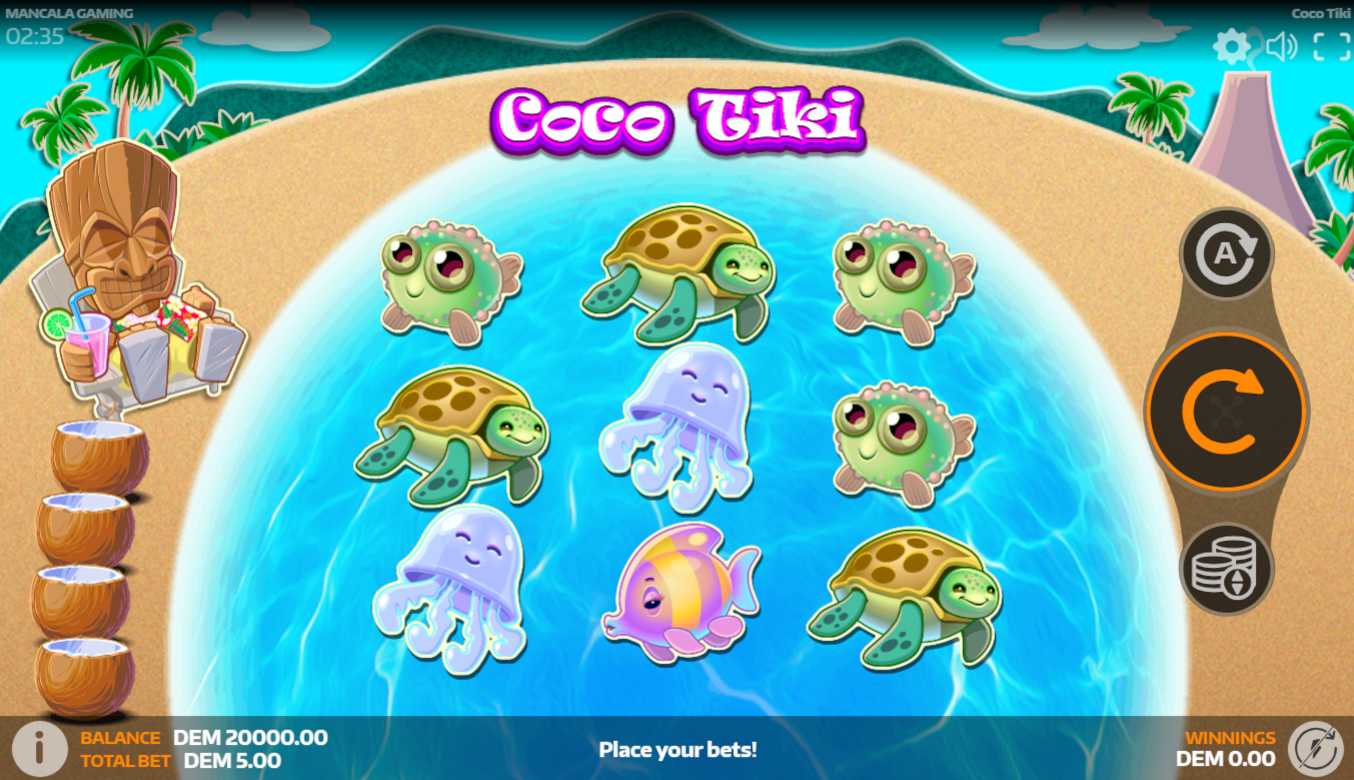Open the settings gear icon

(x=1231, y=46)
